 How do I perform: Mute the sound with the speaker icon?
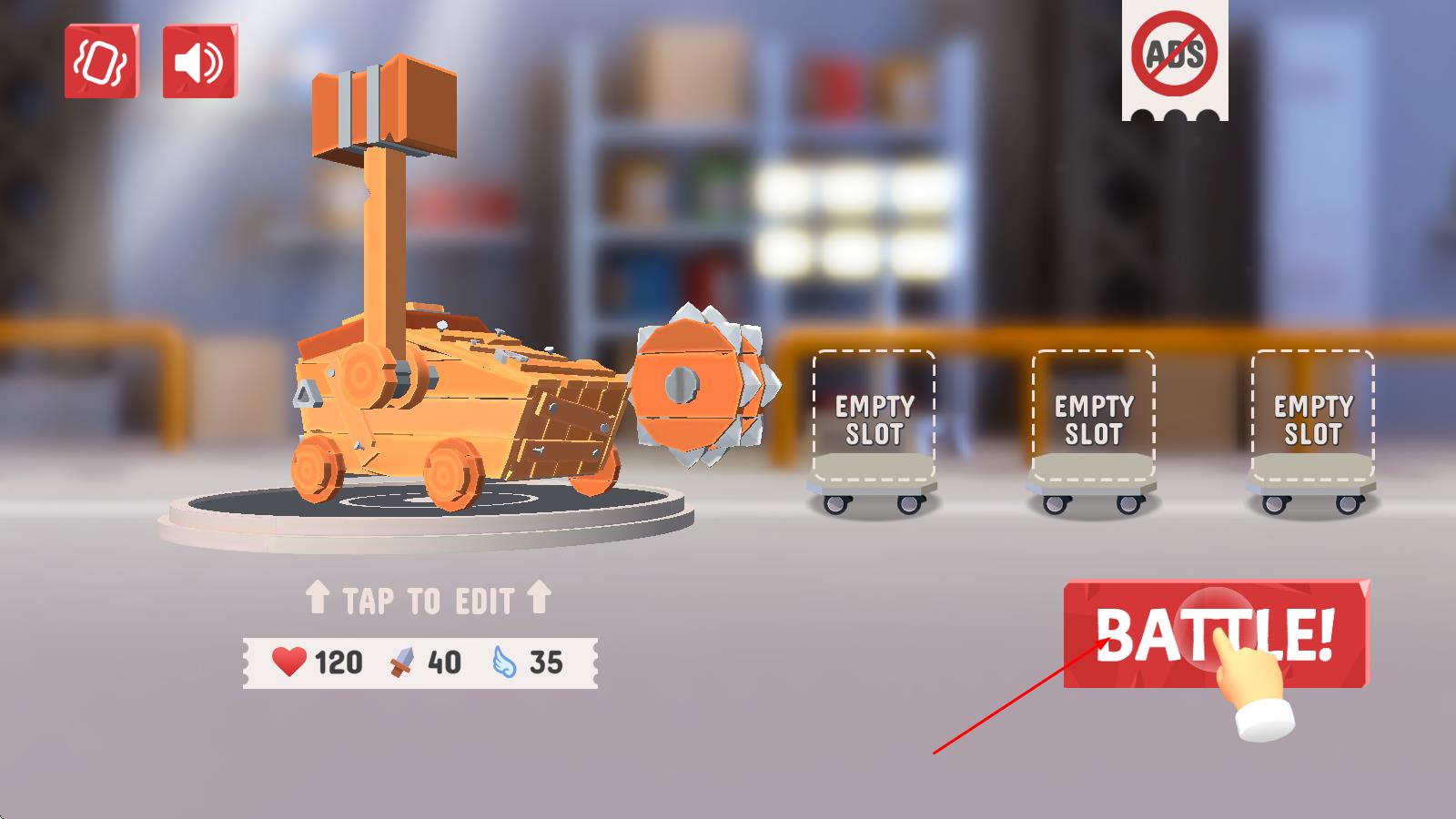(199, 62)
